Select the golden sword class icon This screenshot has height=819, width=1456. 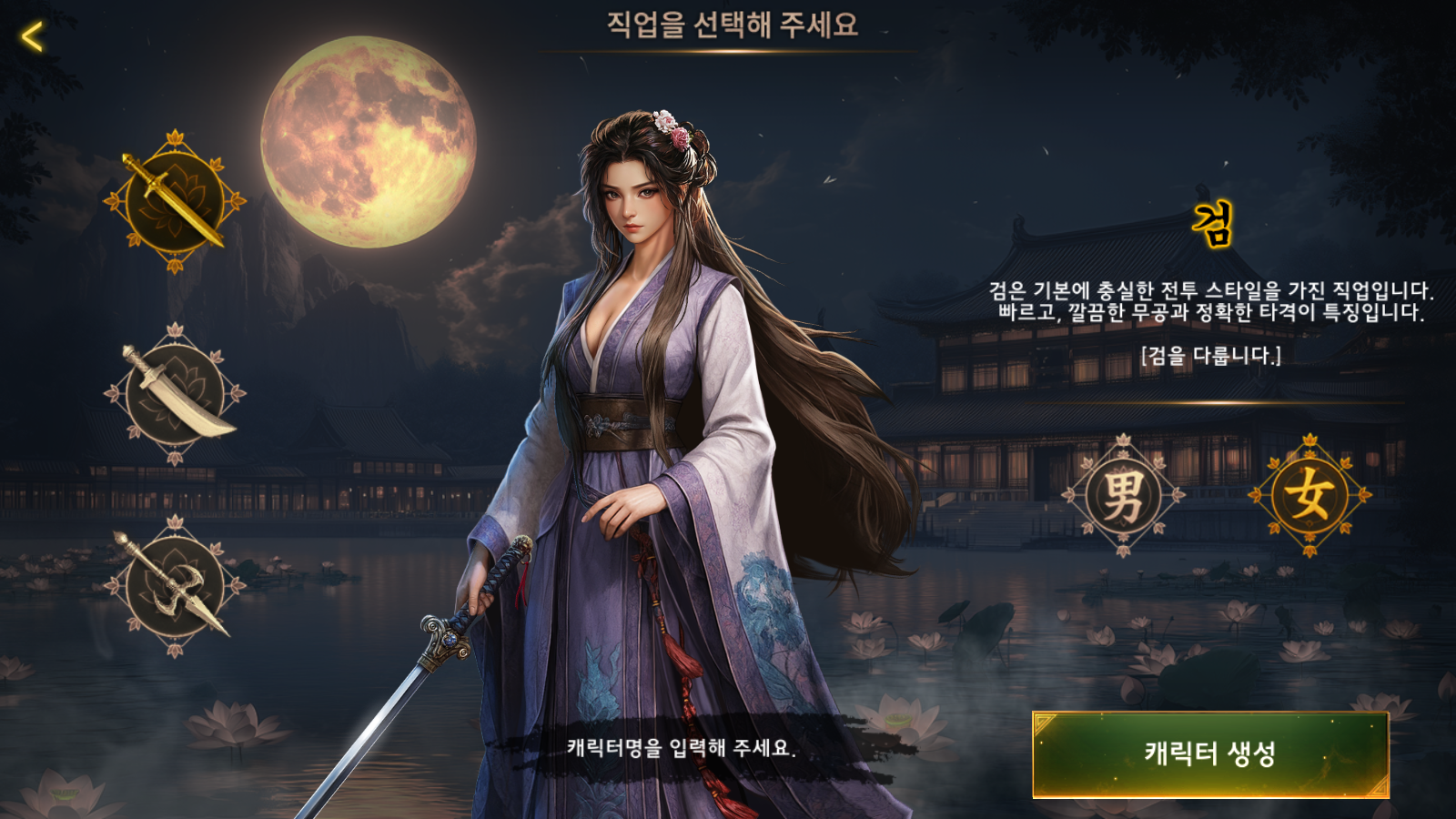(x=175, y=202)
